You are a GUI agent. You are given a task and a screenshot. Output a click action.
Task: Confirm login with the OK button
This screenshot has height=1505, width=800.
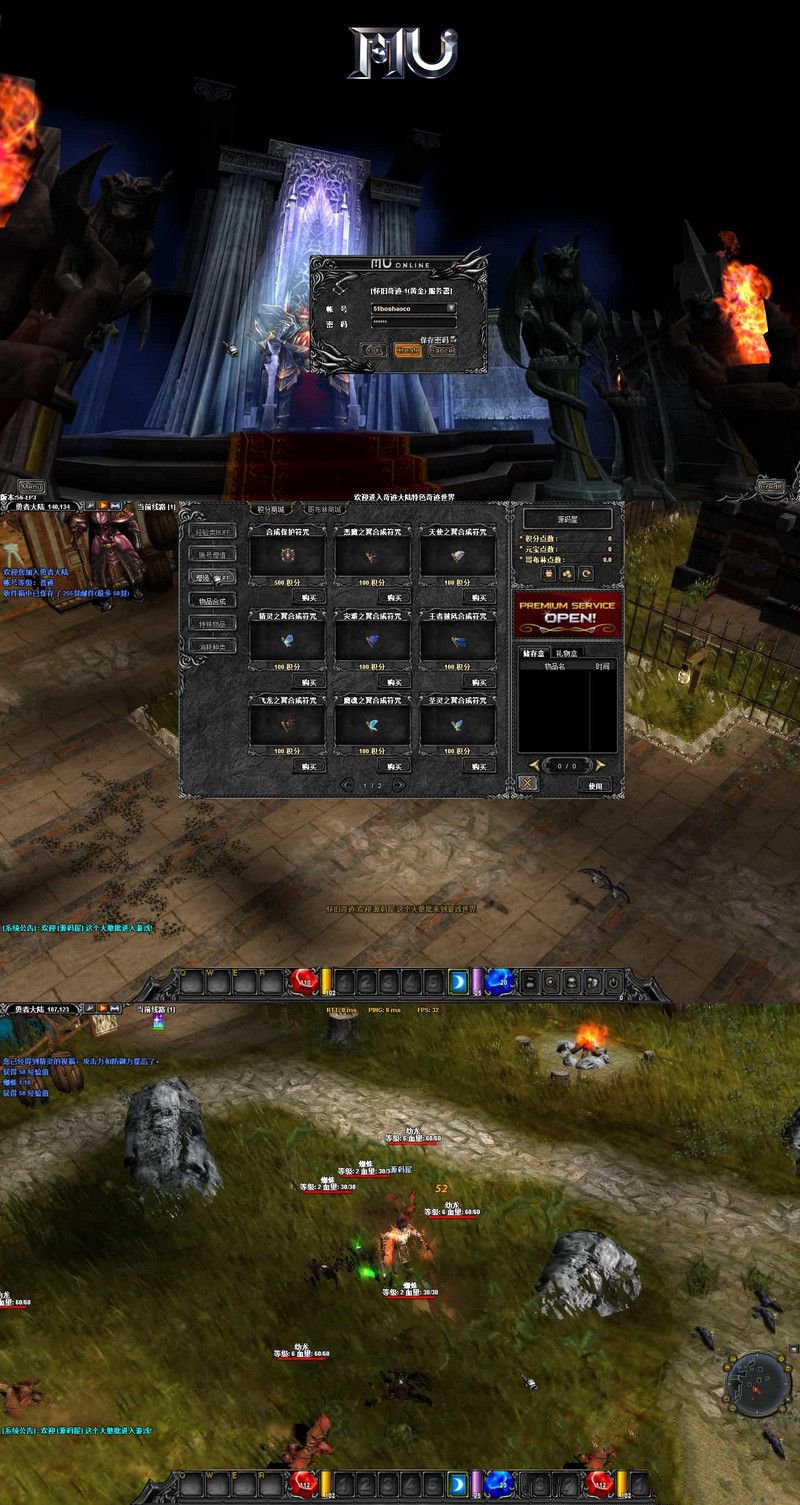(375, 351)
